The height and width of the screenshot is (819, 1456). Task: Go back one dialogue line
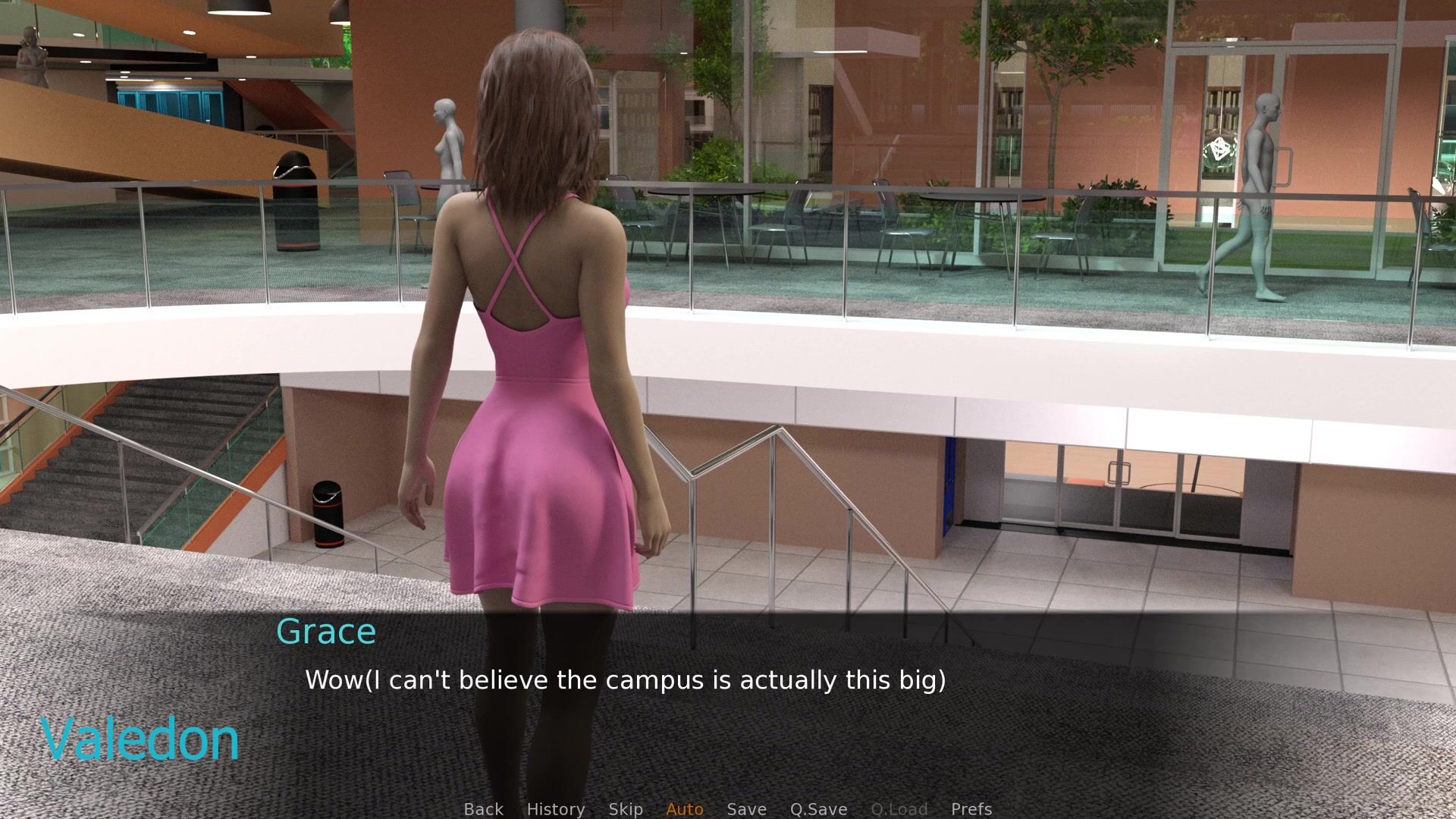483,809
